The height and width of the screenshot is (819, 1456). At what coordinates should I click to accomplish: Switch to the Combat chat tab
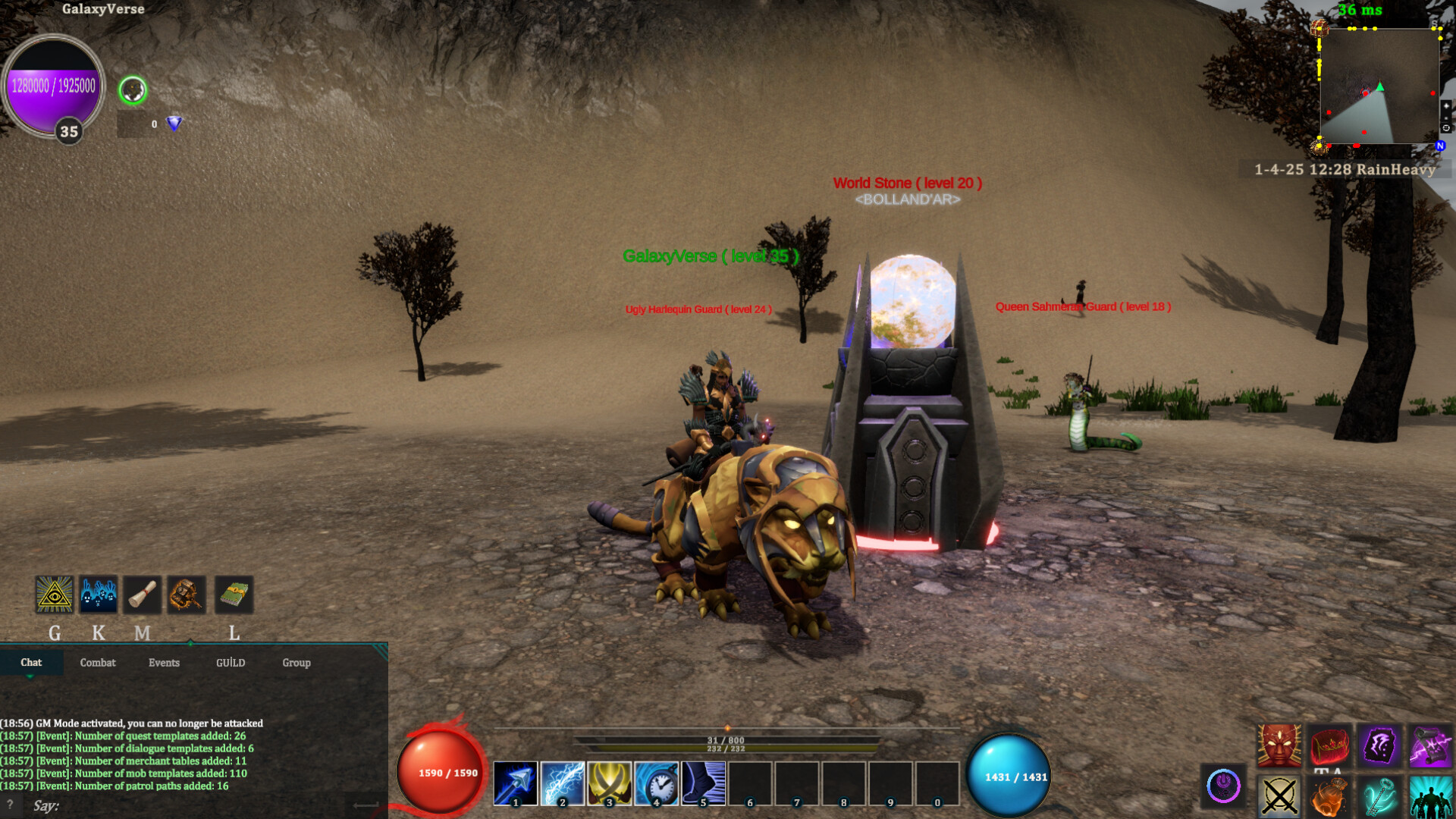coord(98,663)
